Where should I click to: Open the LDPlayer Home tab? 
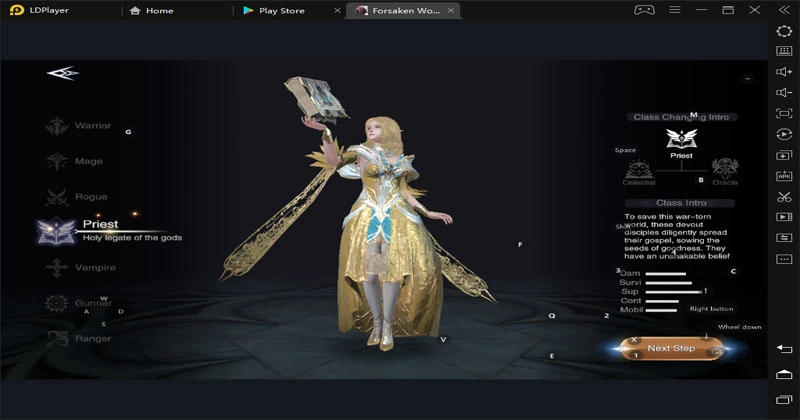(159, 11)
